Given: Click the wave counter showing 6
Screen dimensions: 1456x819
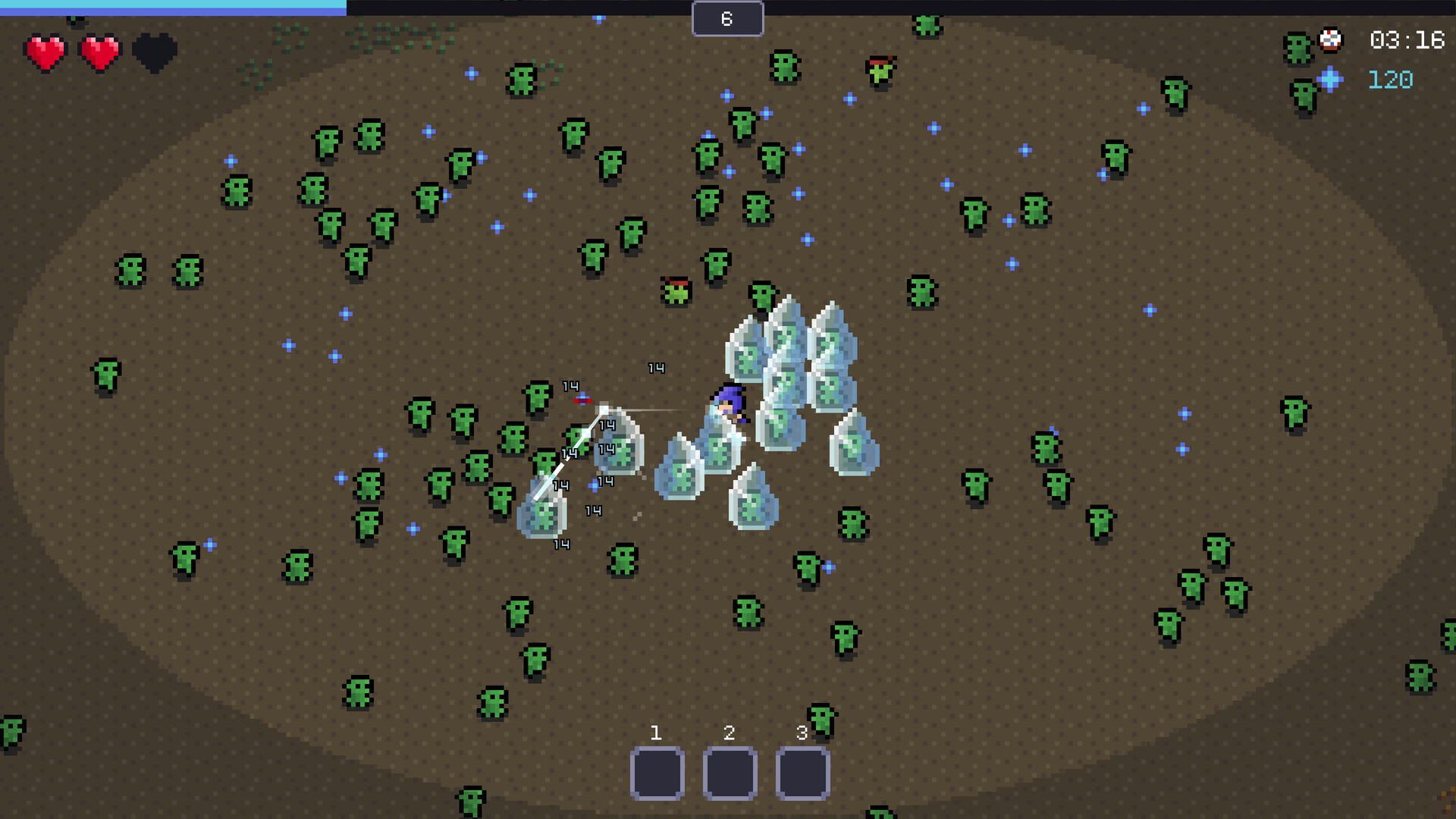Looking at the screenshot, I should (x=727, y=18).
